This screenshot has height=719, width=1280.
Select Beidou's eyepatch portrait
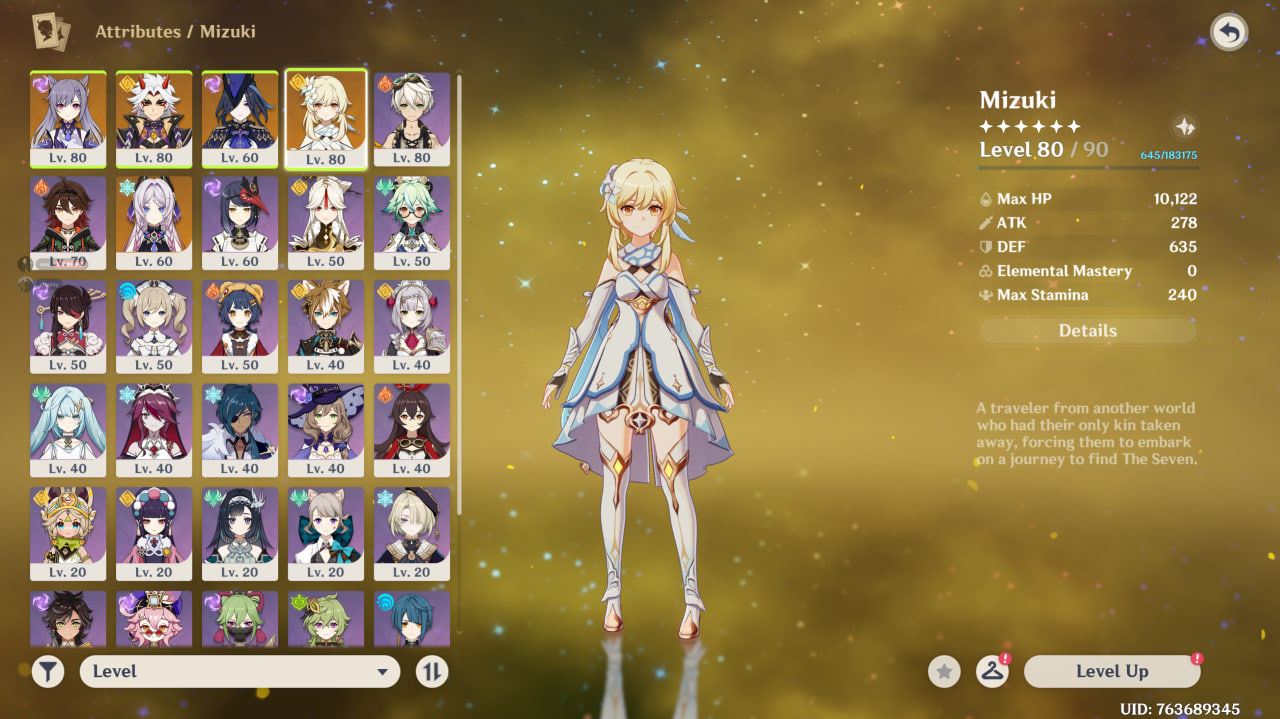coord(68,326)
